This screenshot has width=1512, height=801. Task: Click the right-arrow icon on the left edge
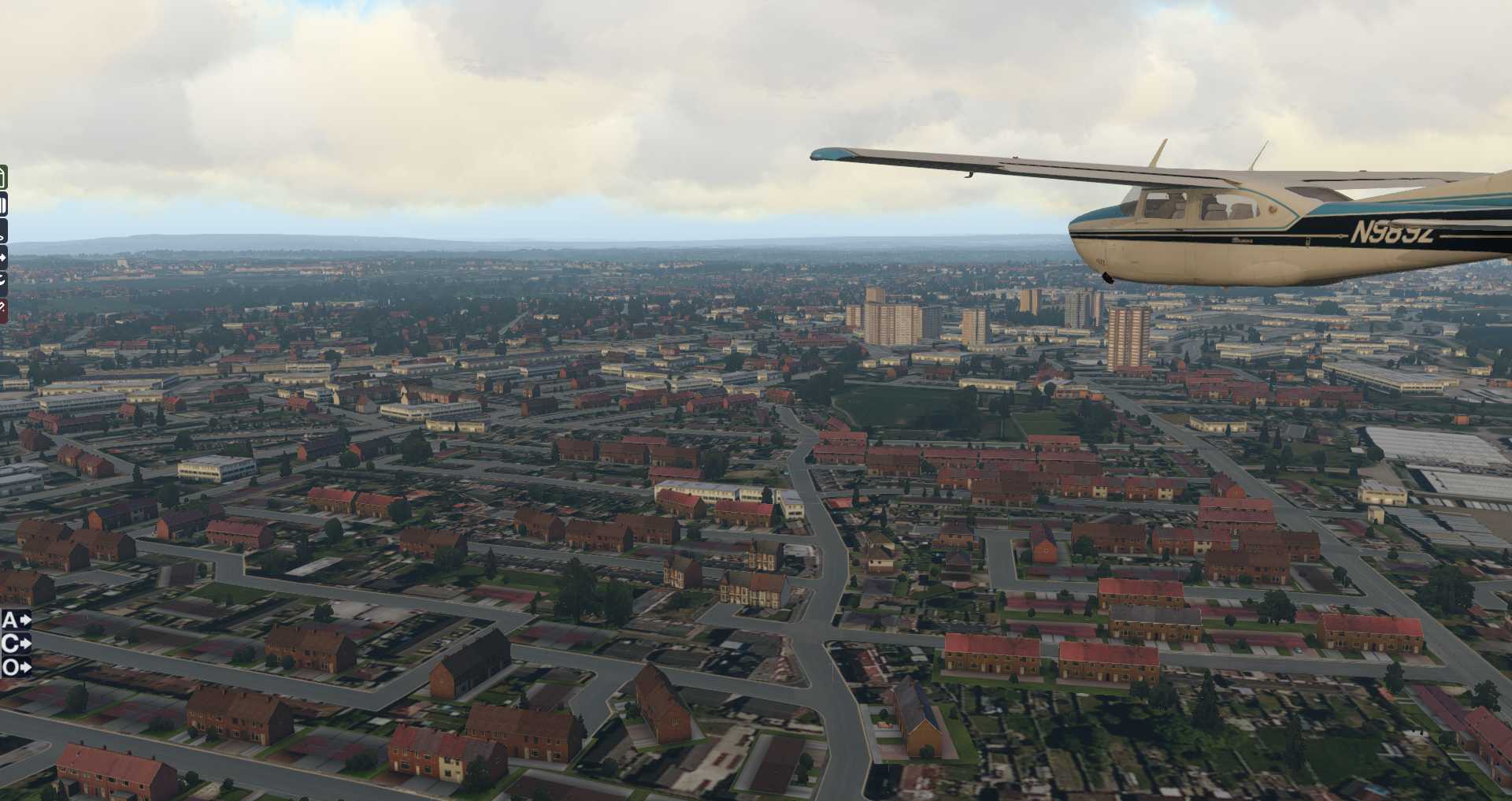point(3,257)
